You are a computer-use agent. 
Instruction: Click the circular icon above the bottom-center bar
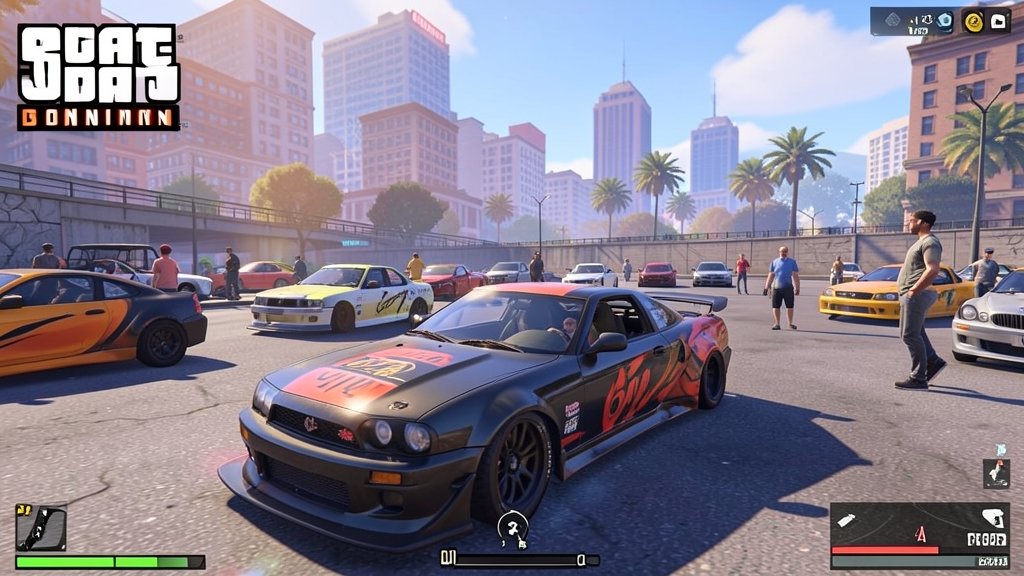[x=513, y=527]
